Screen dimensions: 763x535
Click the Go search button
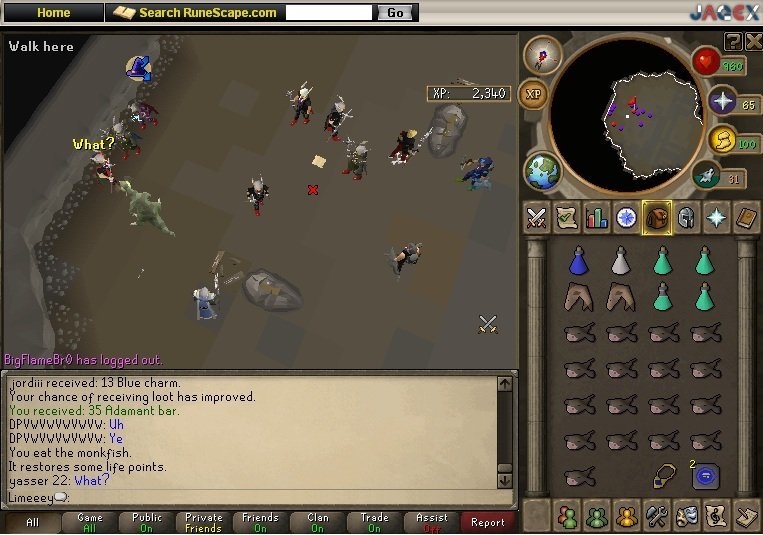point(395,13)
